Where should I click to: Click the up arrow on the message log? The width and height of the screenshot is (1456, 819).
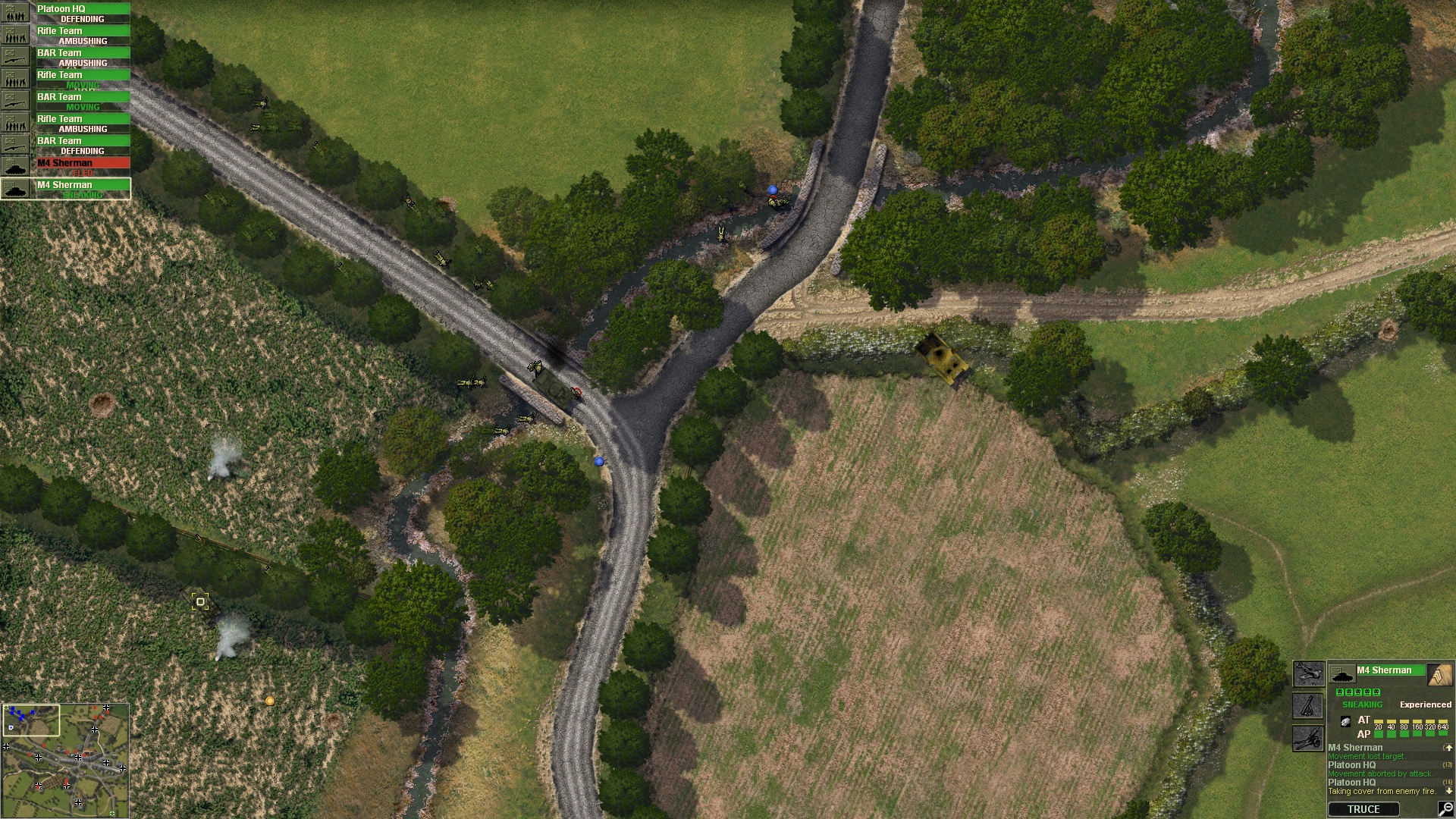pyautogui.click(x=1449, y=748)
